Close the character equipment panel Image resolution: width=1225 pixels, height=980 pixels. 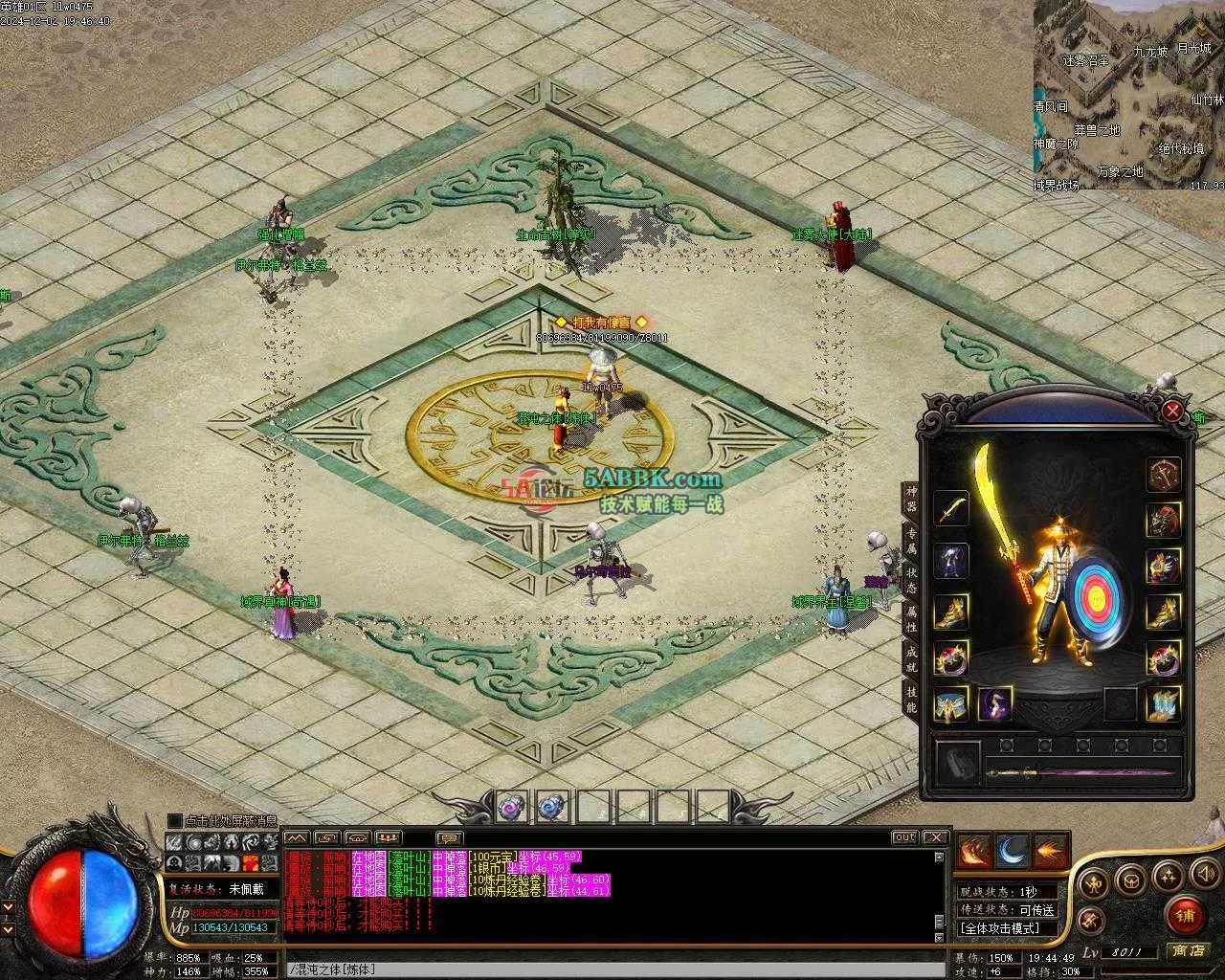point(1172,412)
